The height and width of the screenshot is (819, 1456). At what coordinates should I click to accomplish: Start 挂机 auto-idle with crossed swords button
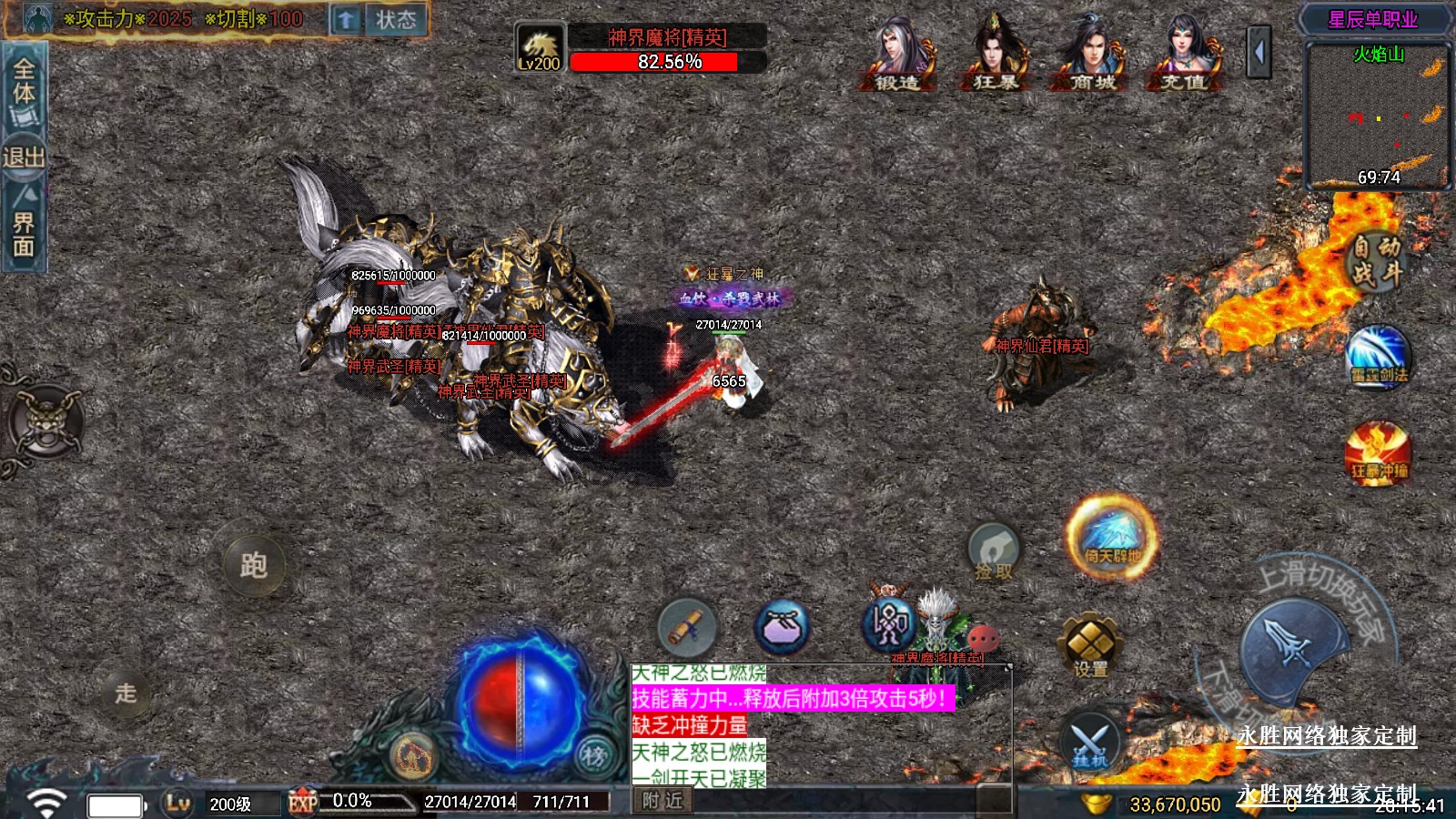click(1089, 740)
